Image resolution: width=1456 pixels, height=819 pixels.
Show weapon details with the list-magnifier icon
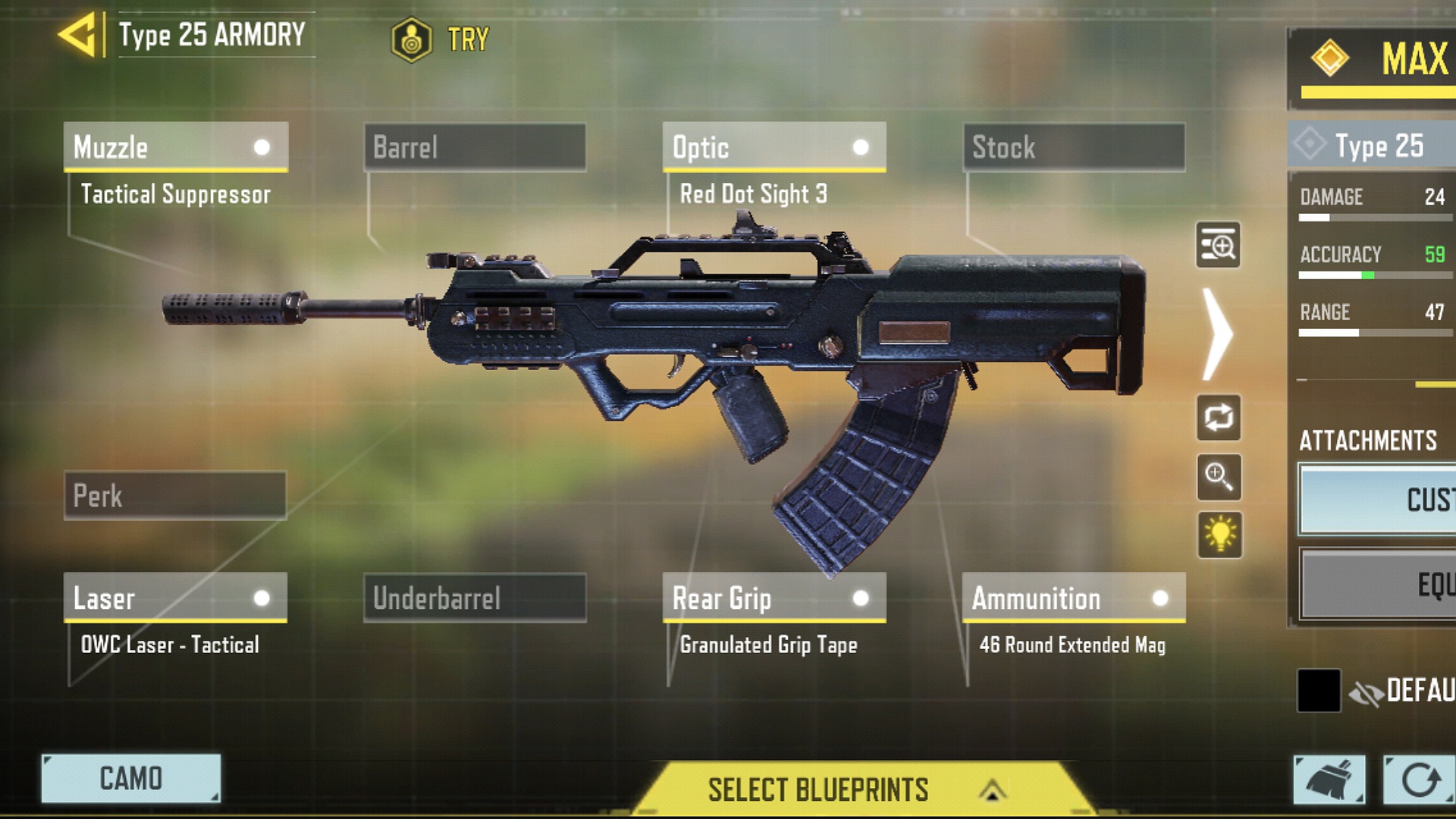(x=1218, y=245)
